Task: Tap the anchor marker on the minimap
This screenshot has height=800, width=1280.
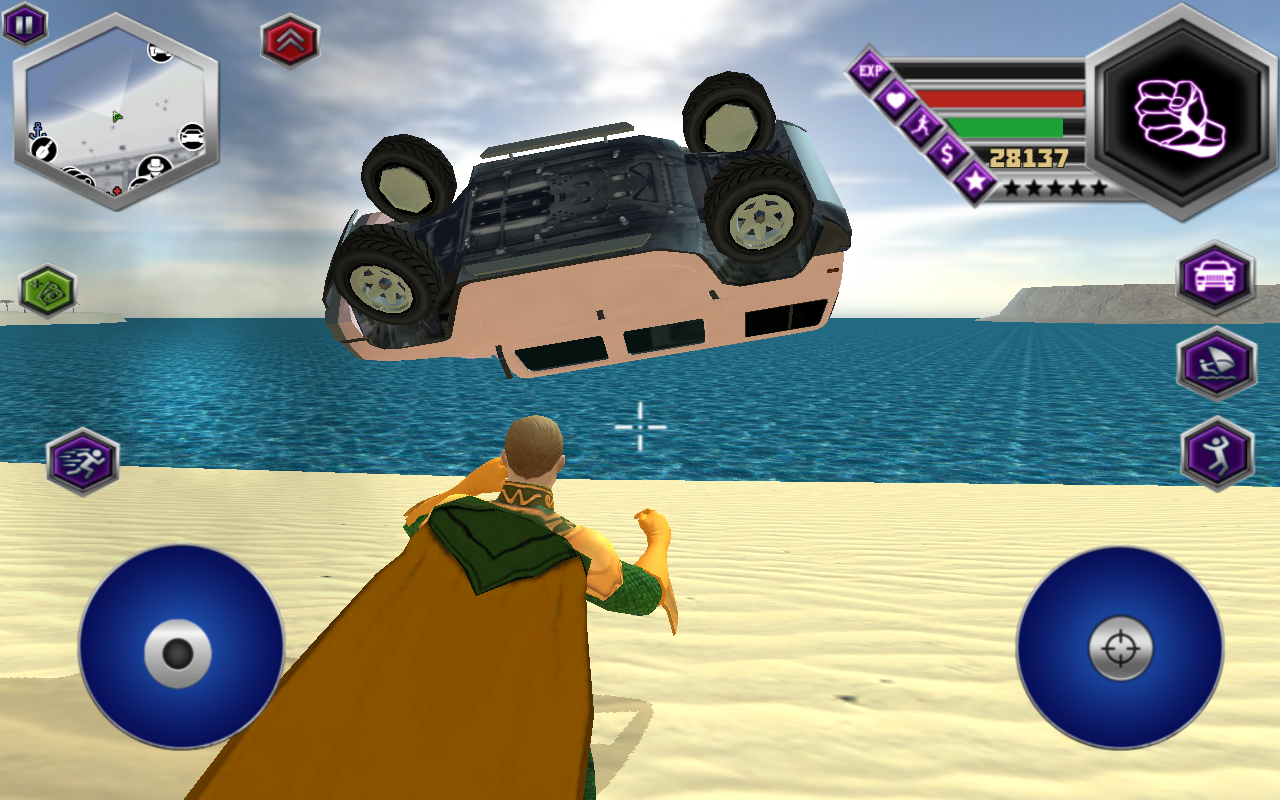Action: pyautogui.click(x=37, y=131)
